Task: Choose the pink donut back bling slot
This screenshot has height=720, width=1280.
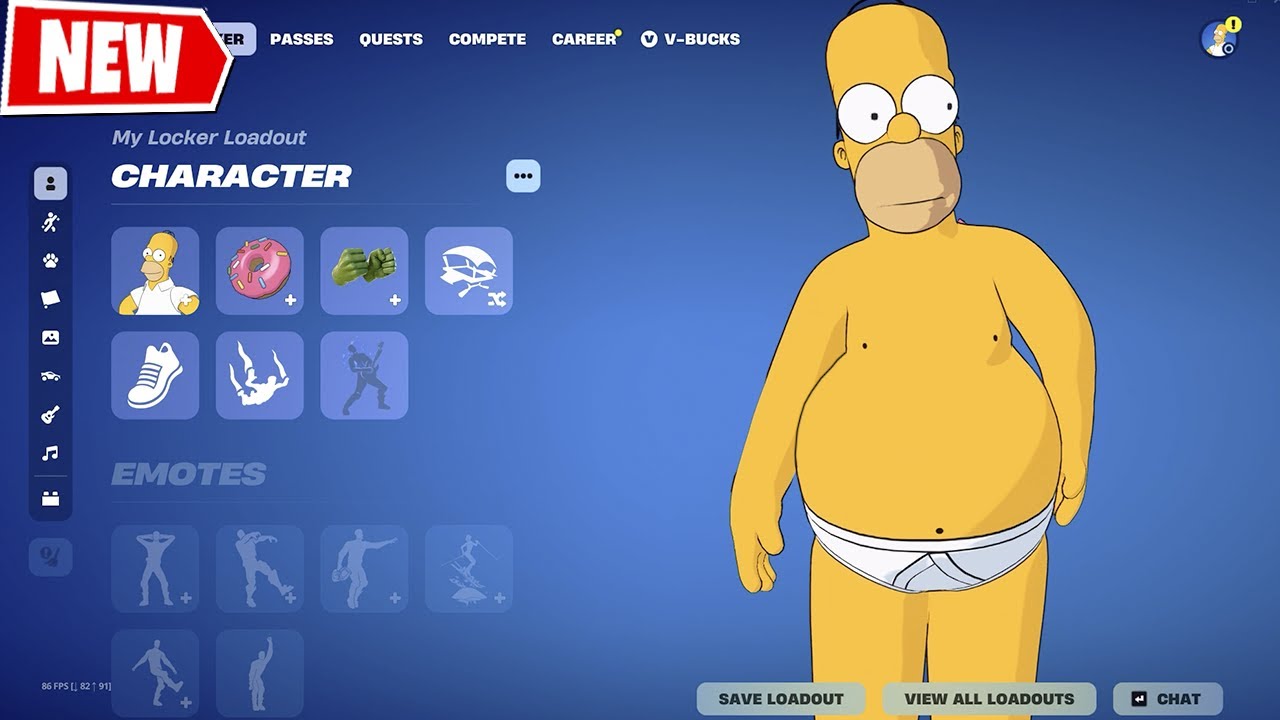Action: (260, 271)
